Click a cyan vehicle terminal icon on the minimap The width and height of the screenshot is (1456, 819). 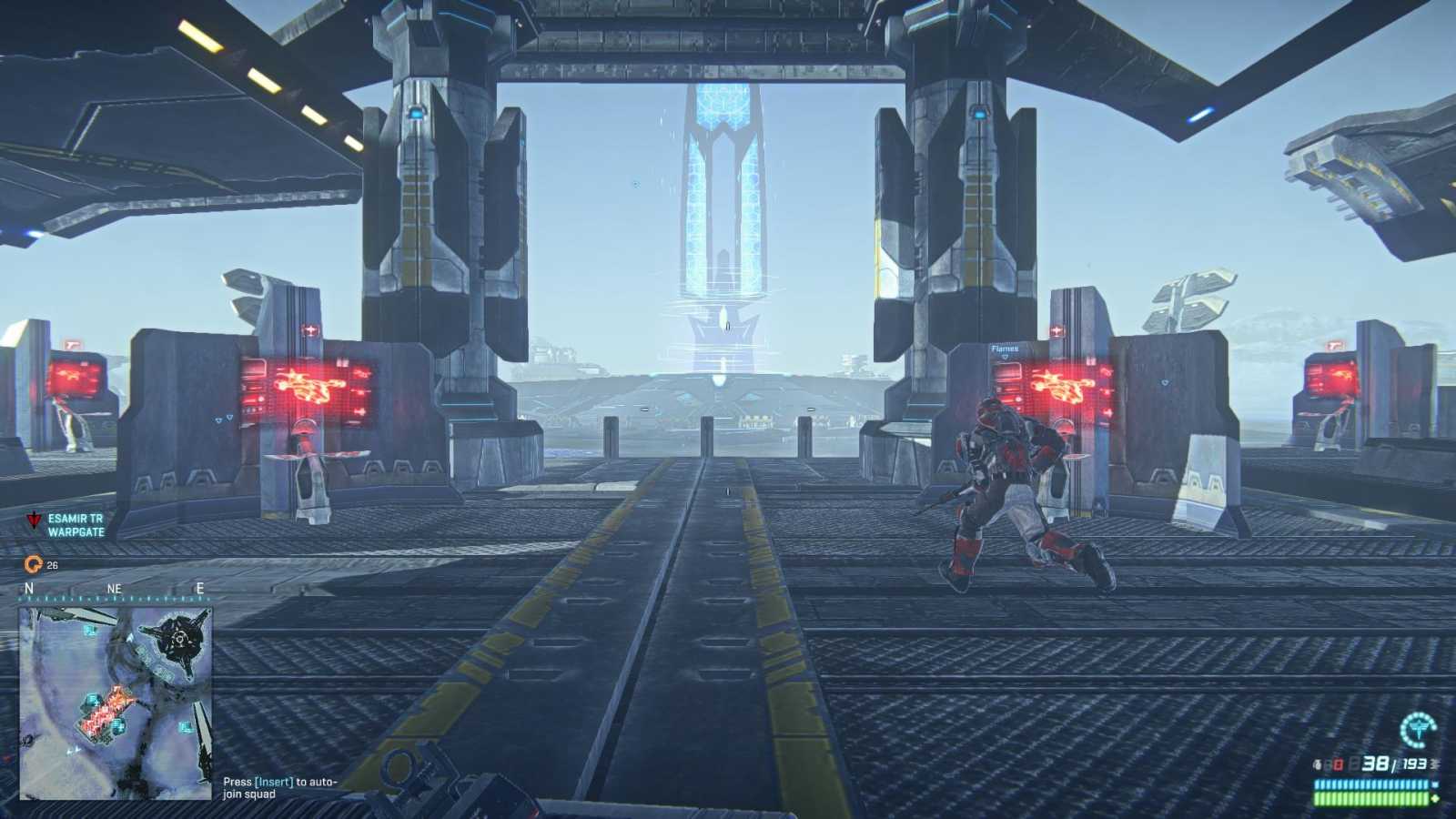[89, 632]
